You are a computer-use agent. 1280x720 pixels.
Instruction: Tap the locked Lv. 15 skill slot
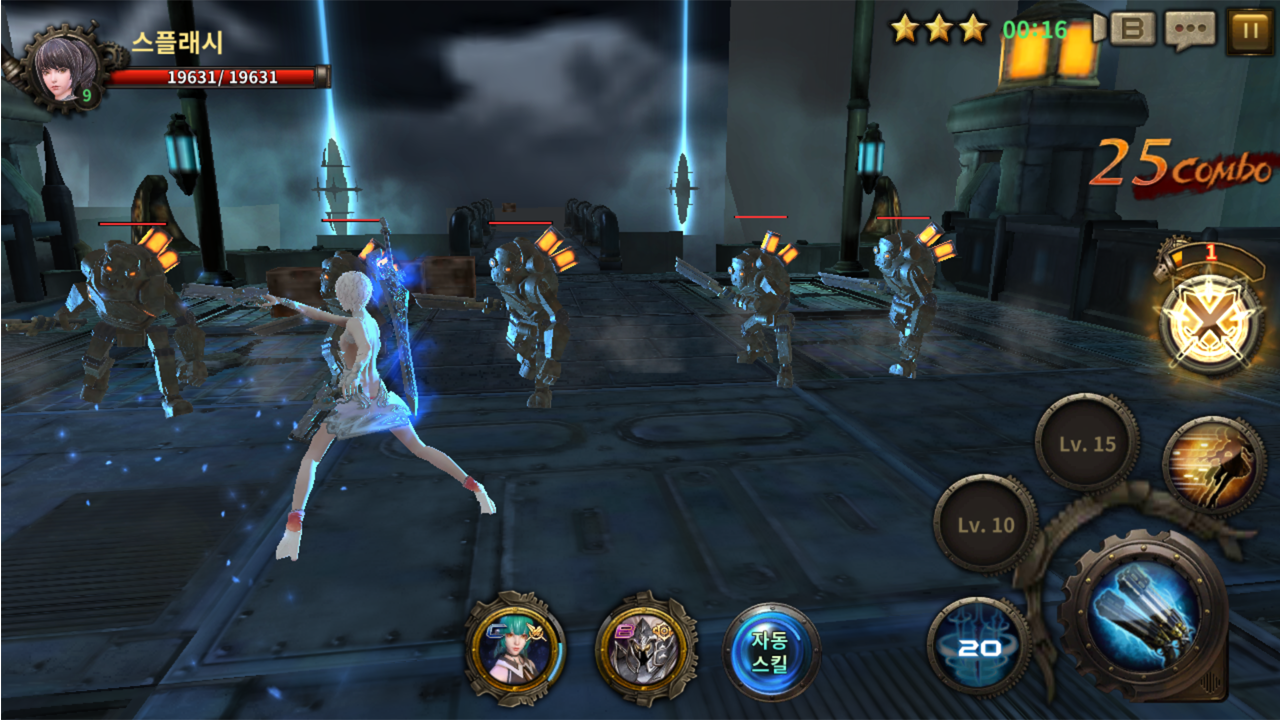pyautogui.click(x=1087, y=444)
